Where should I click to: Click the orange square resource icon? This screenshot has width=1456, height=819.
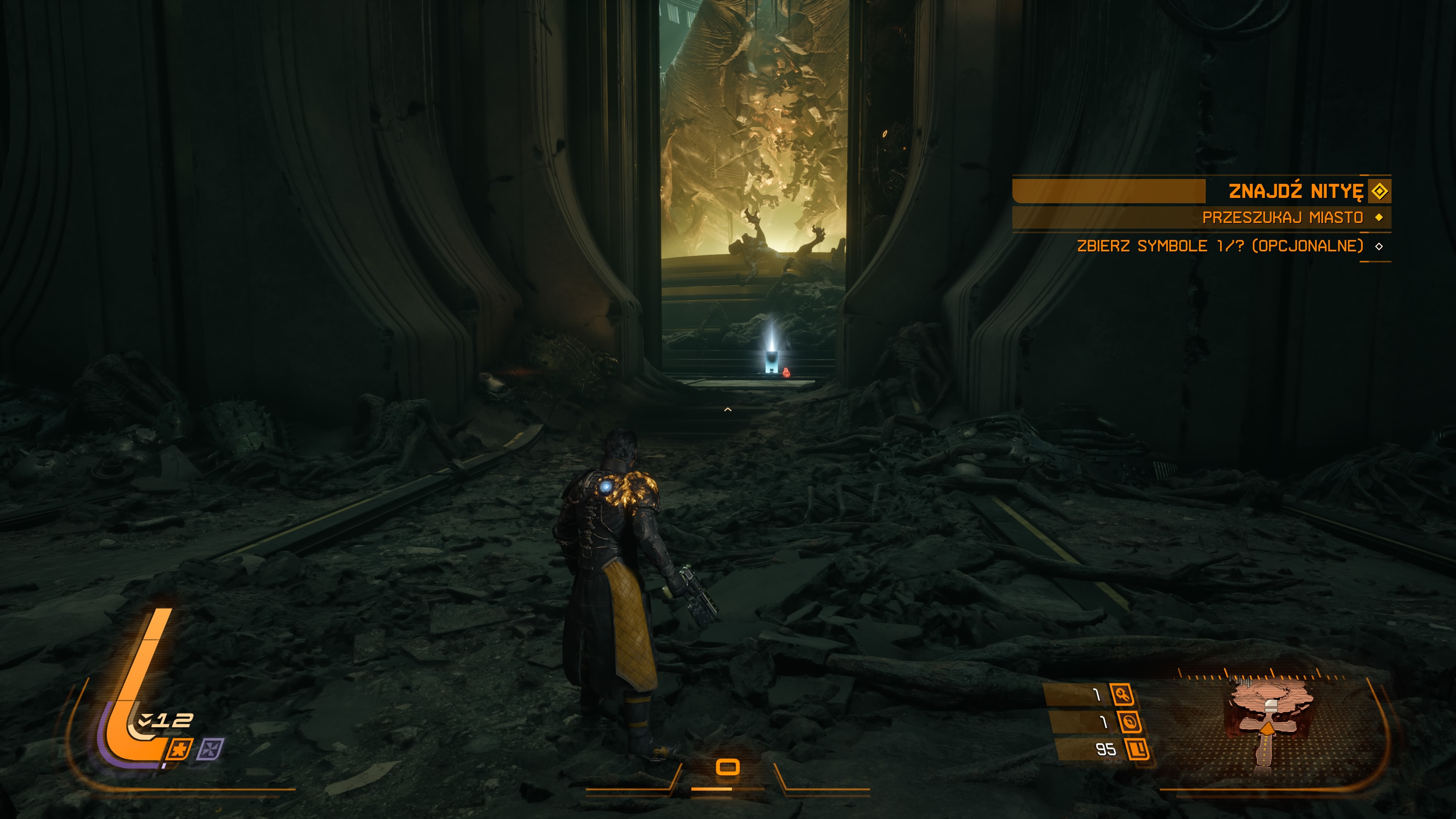click(x=1137, y=750)
